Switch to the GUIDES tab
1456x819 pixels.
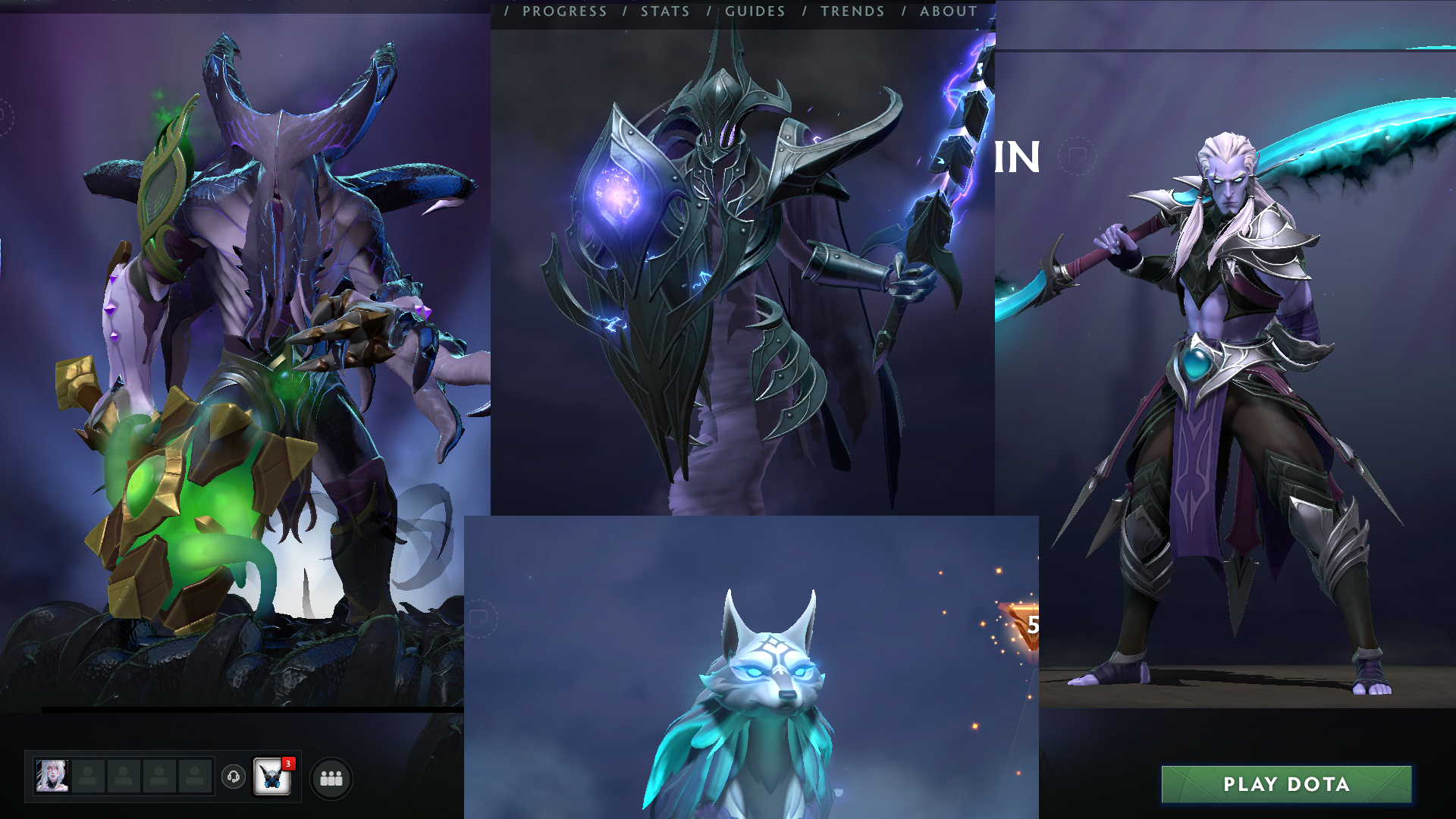[755, 11]
